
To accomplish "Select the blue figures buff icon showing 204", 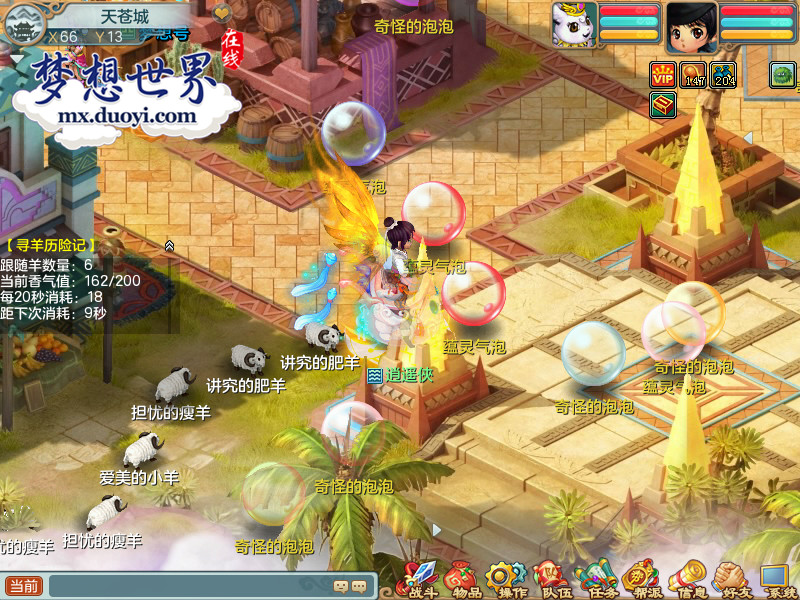I will coord(724,74).
